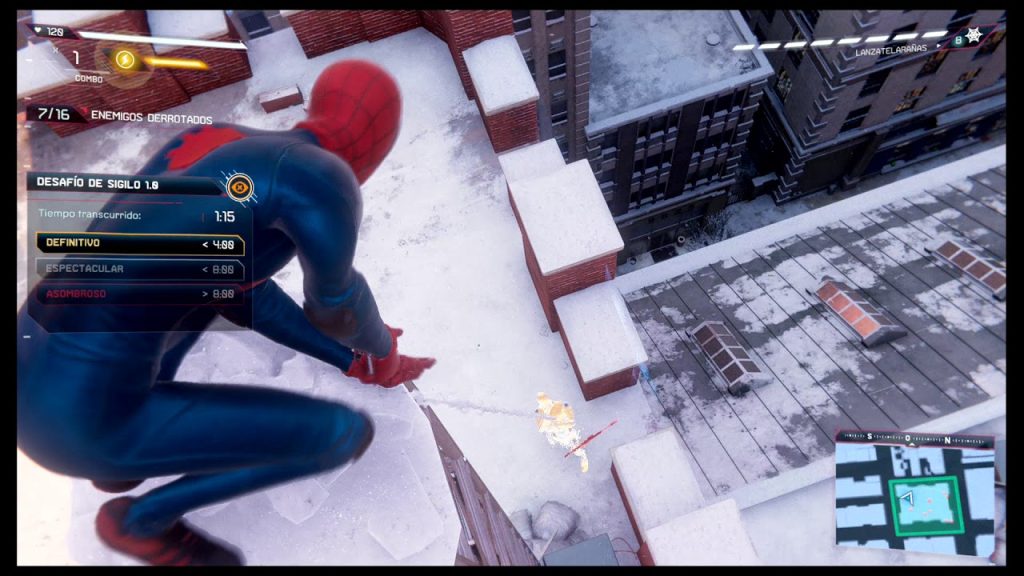Click the Desafío de Sigilo challenge icon
1024x576 pixels.
239,186
